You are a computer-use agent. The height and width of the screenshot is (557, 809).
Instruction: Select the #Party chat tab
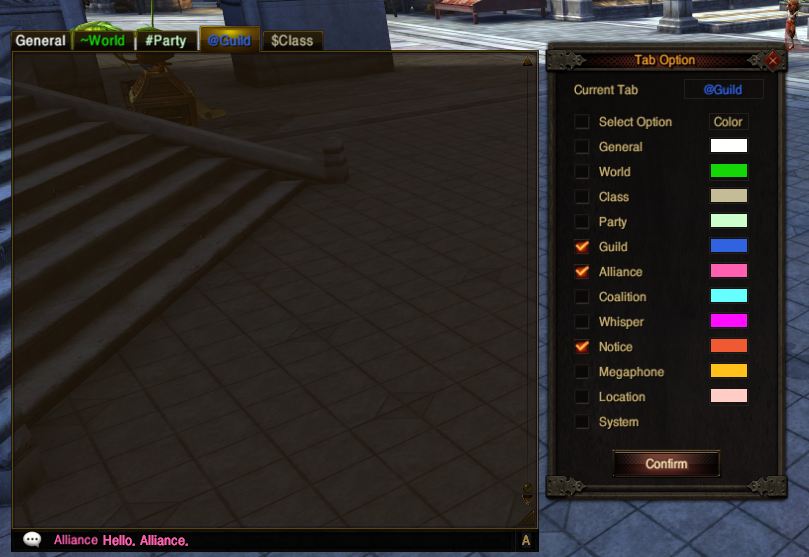[166, 41]
